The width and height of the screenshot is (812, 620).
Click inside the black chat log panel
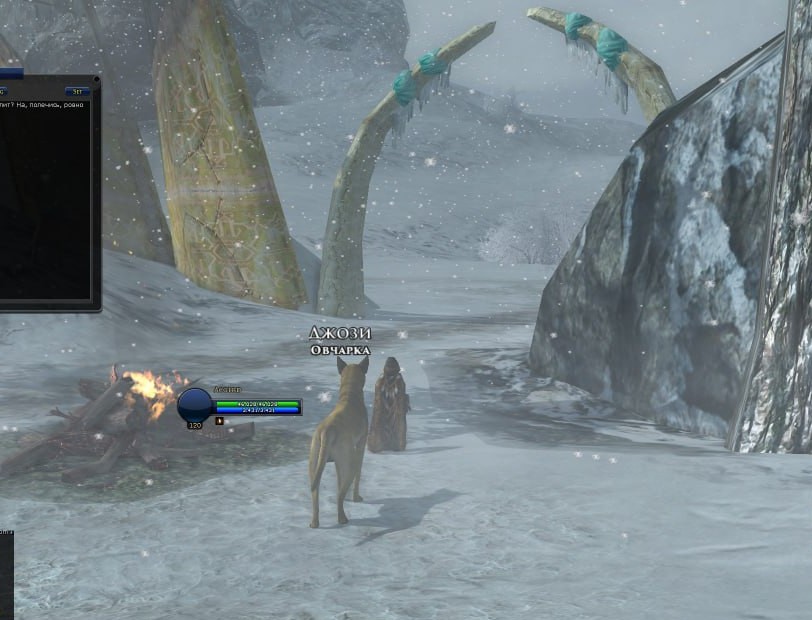pos(45,200)
